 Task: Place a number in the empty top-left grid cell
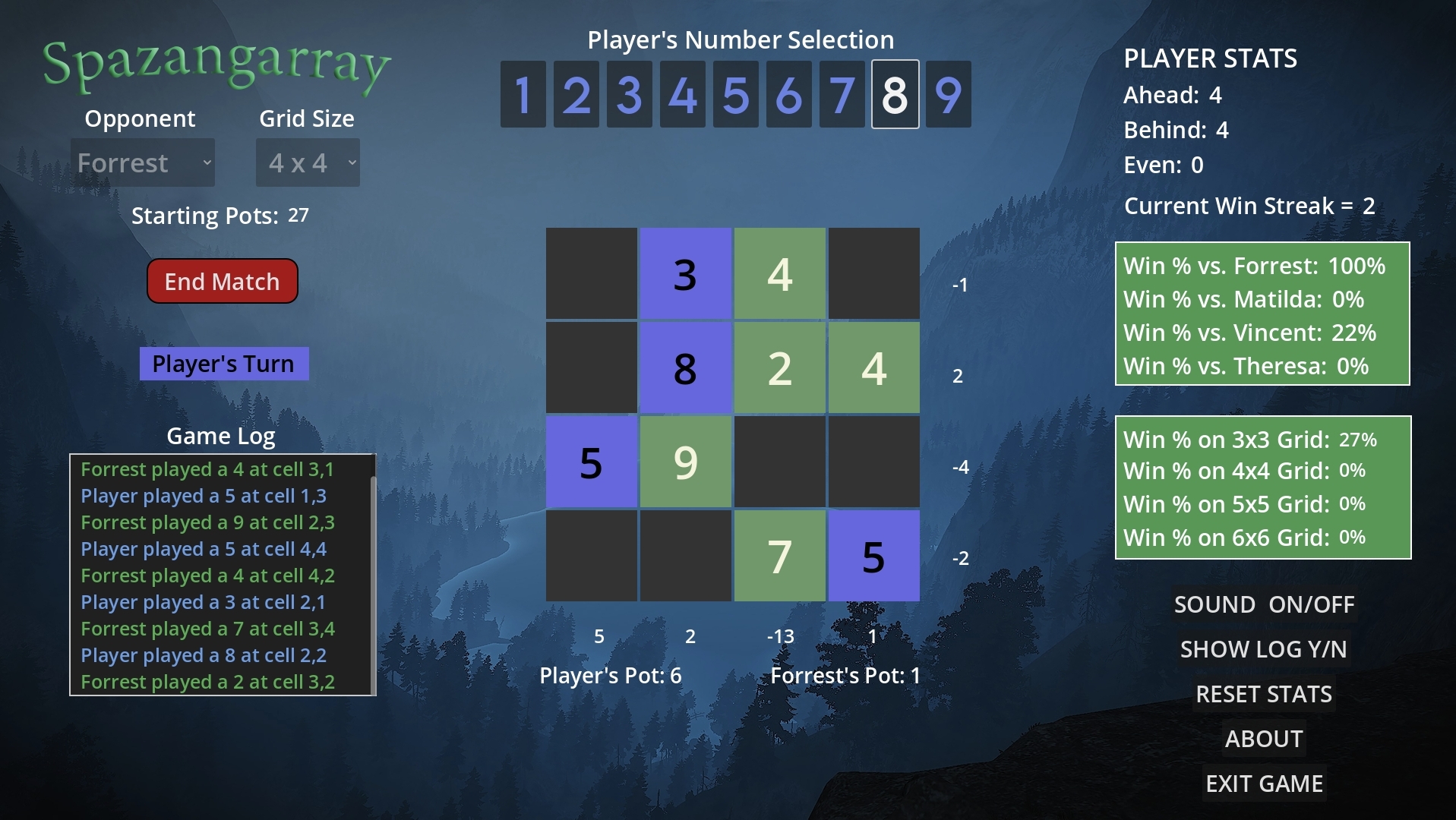(x=591, y=273)
